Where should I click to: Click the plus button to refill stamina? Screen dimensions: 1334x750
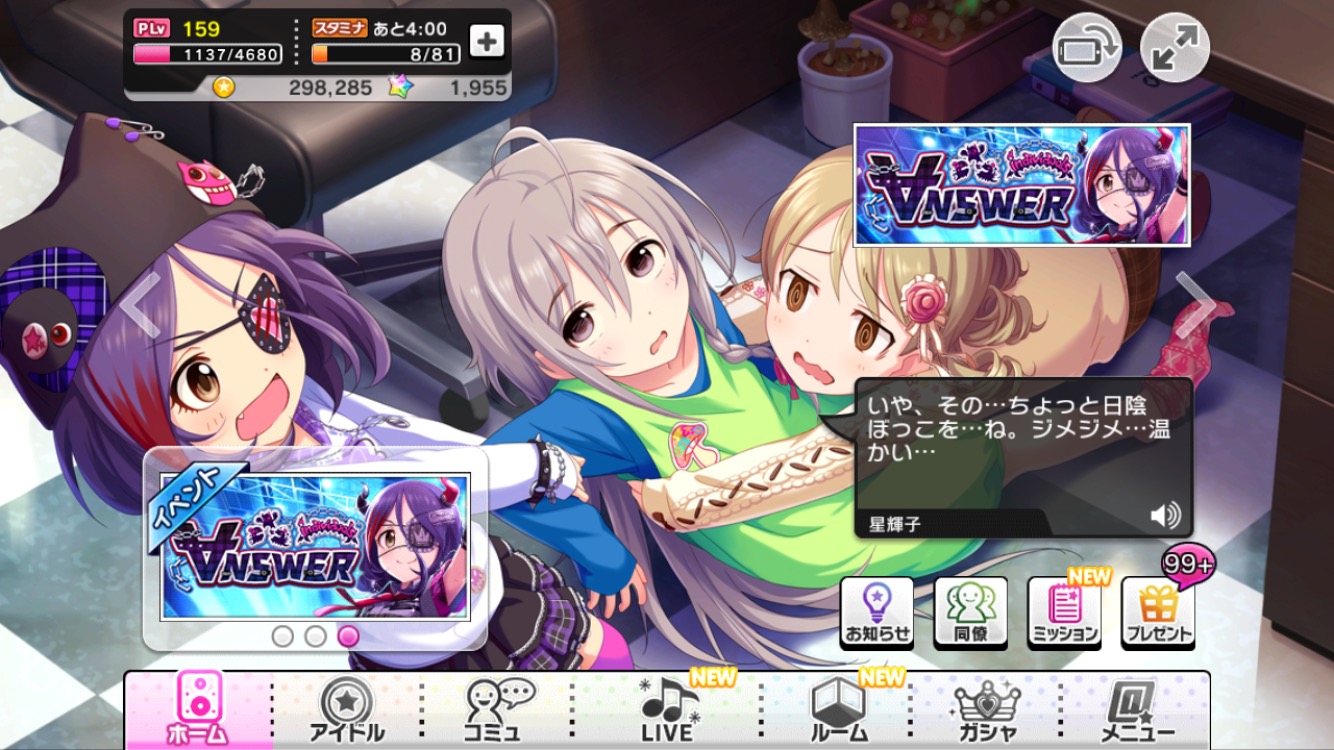487,41
